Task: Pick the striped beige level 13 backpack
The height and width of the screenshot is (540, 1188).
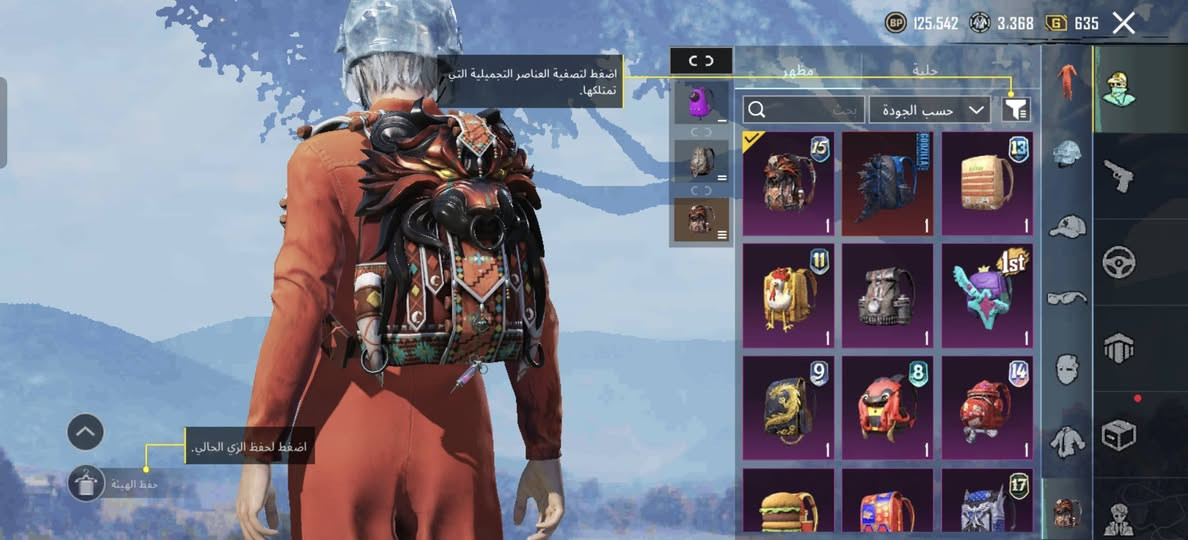Action: (x=988, y=183)
